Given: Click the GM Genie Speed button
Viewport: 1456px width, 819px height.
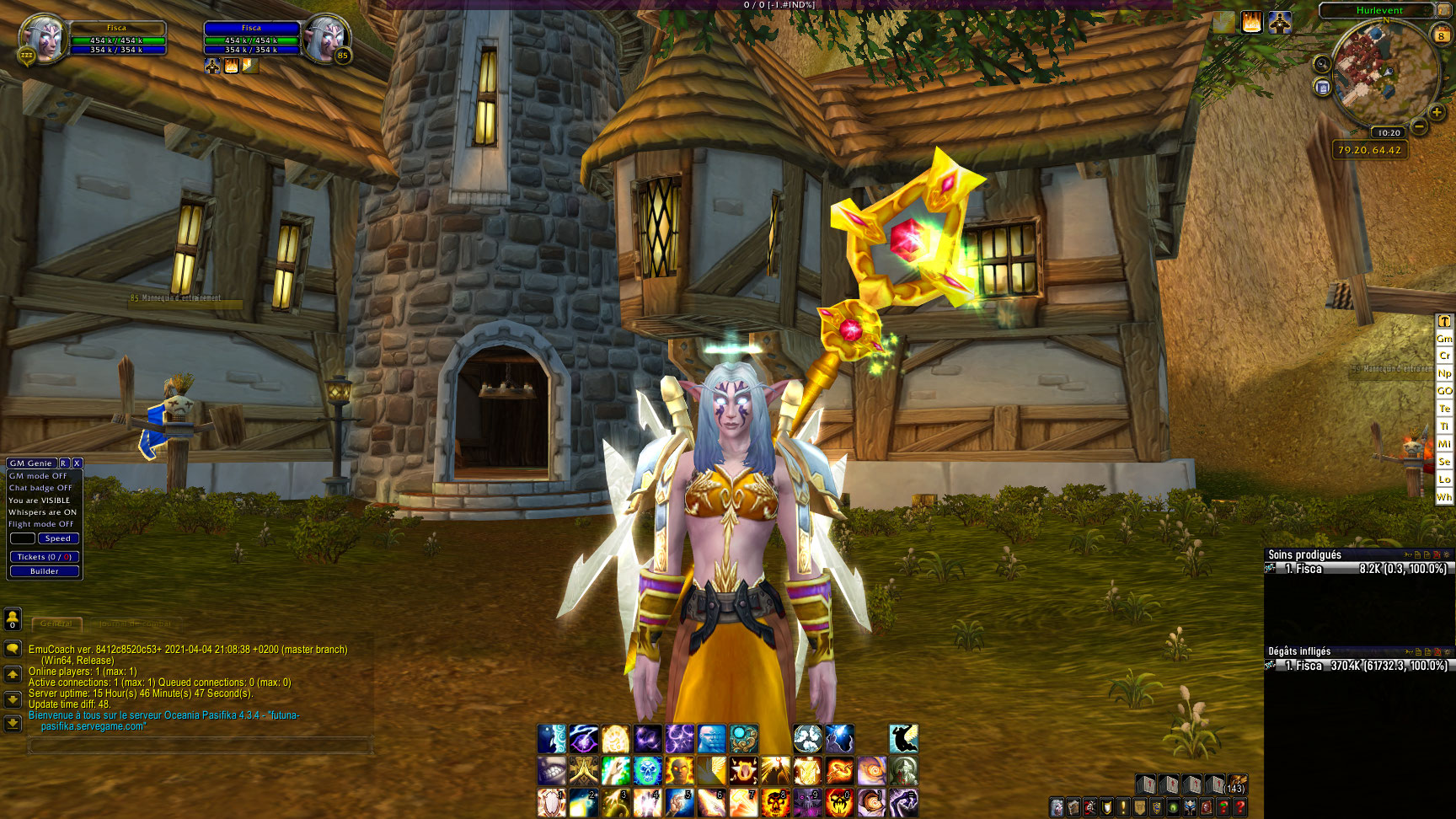Looking at the screenshot, I should (x=58, y=538).
